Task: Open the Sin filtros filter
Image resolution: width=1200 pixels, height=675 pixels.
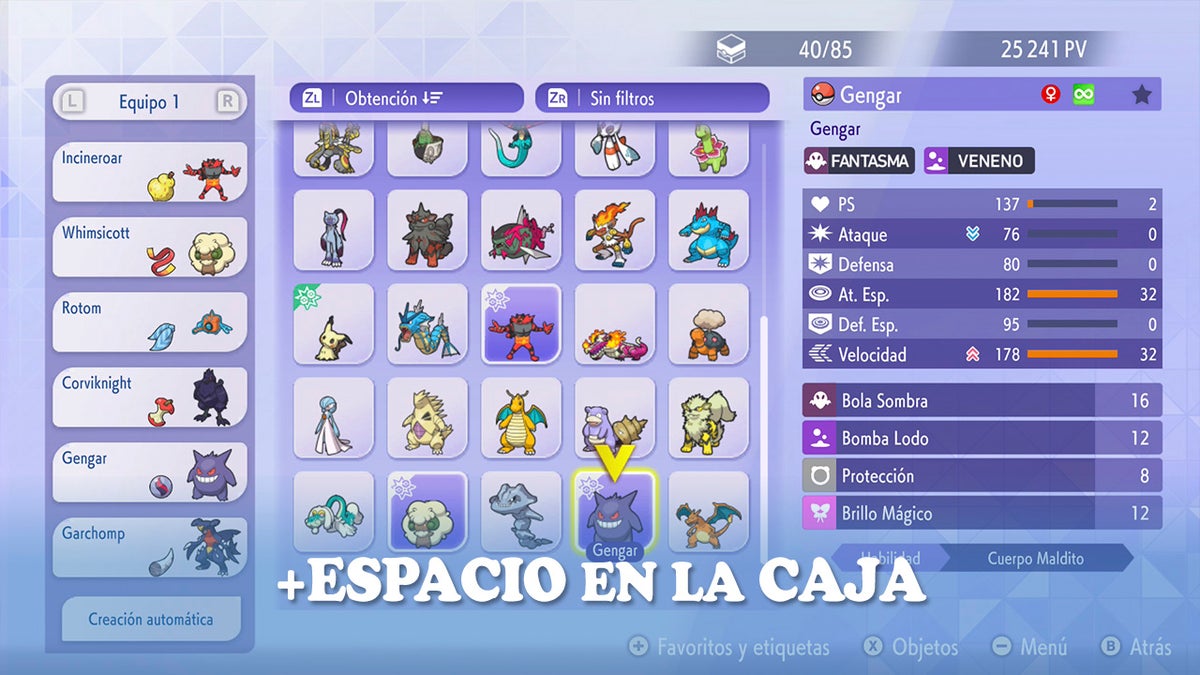Action: [x=652, y=98]
